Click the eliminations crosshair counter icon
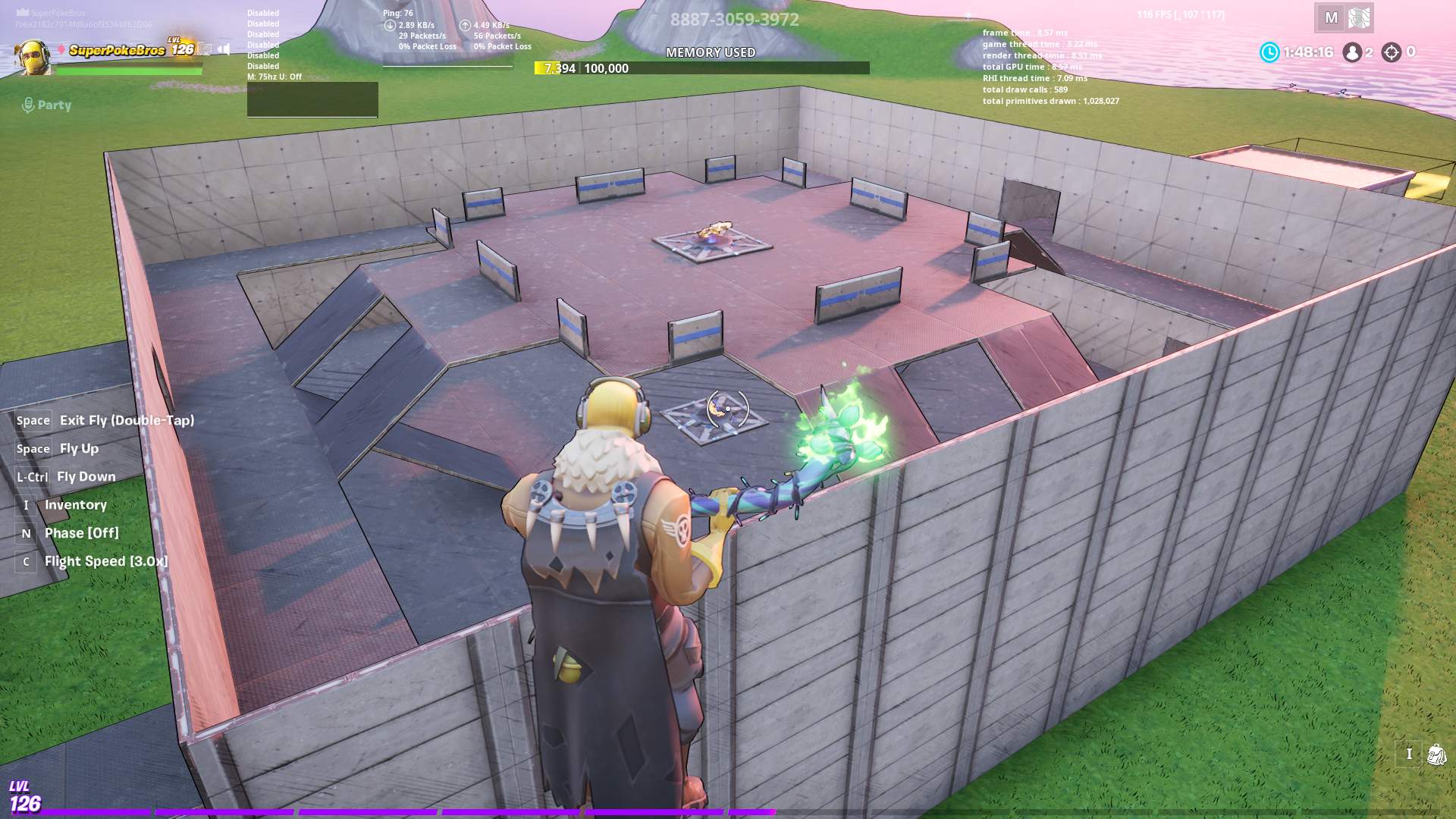The height and width of the screenshot is (819, 1456). tap(1392, 52)
